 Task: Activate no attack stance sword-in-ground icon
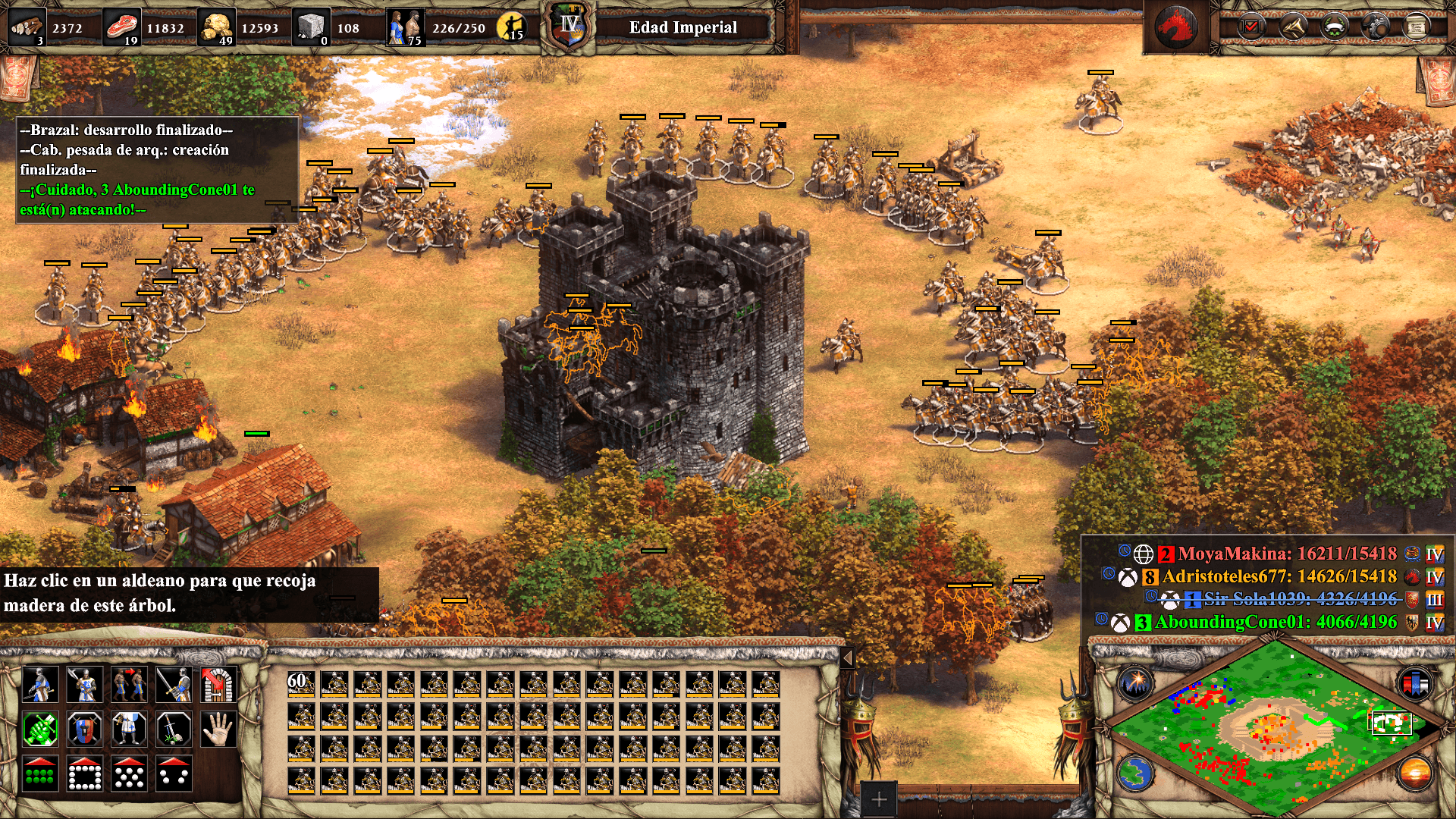[174, 730]
